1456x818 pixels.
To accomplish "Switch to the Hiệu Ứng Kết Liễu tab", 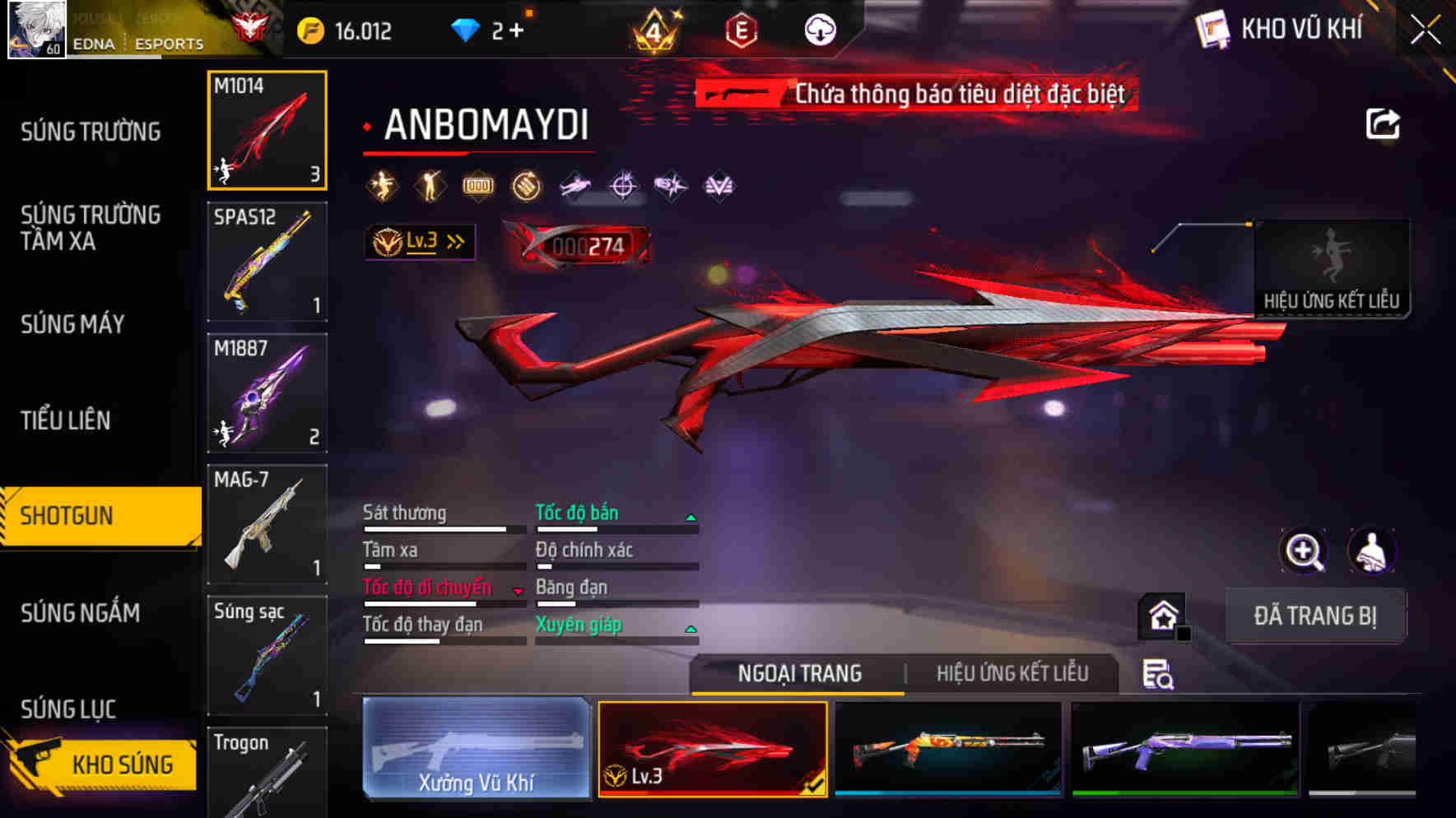I will click(x=1011, y=672).
